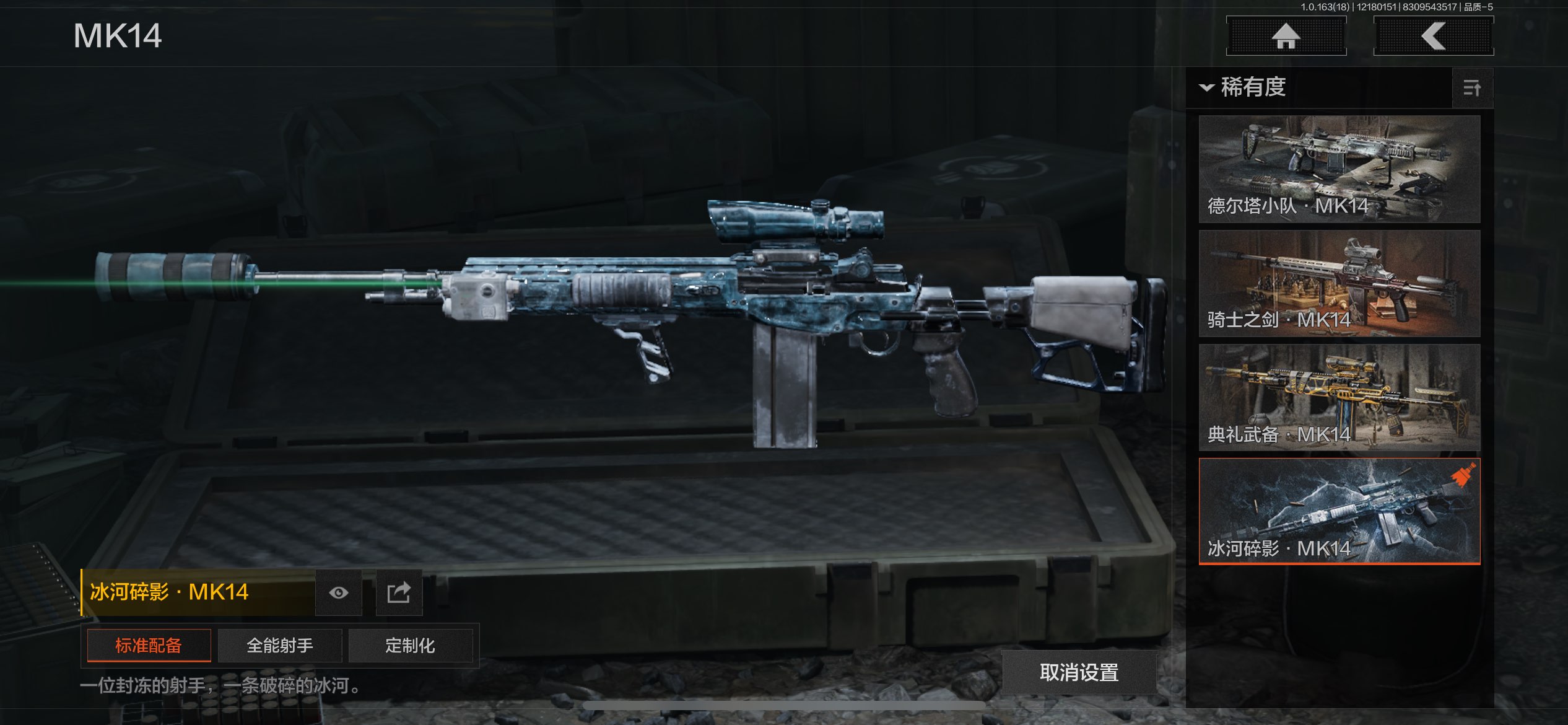
Task: Switch to the 标准配备 tab
Action: pyautogui.click(x=149, y=646)
